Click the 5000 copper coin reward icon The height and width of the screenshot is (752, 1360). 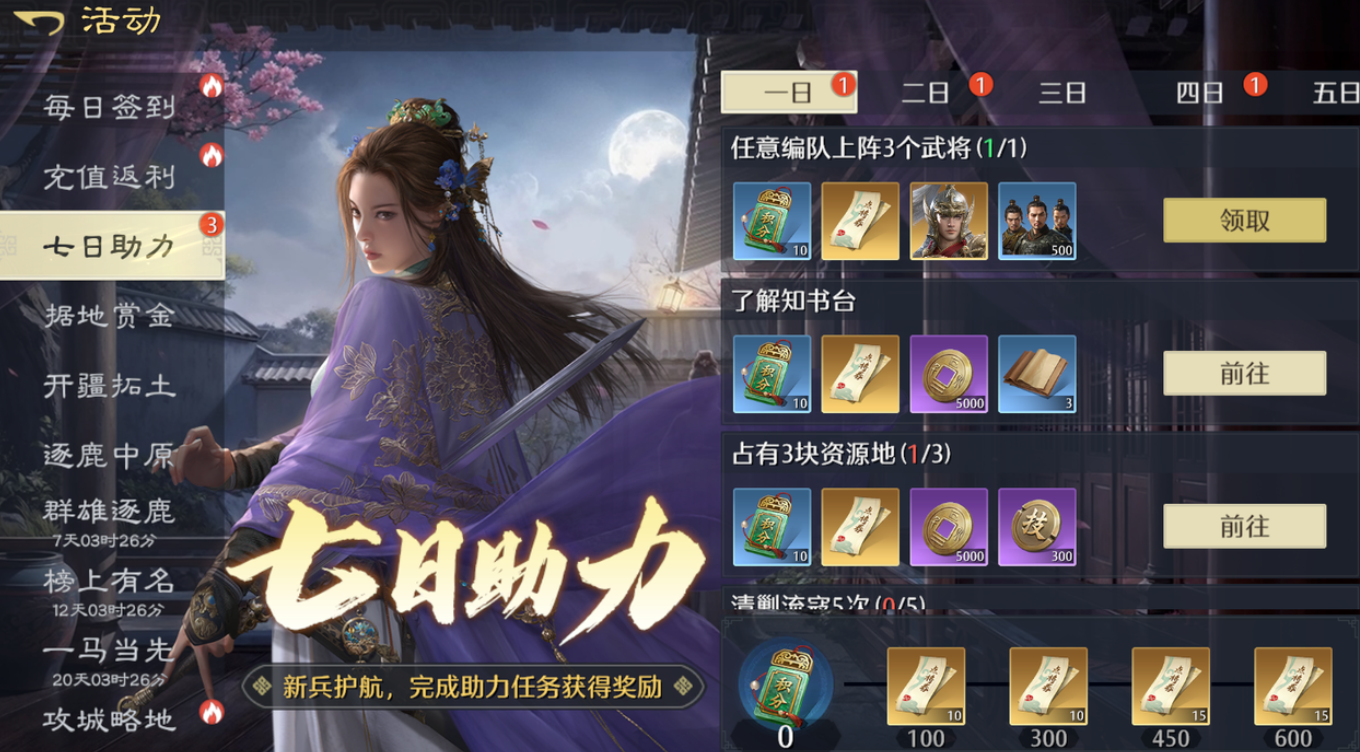click(947, 376)
